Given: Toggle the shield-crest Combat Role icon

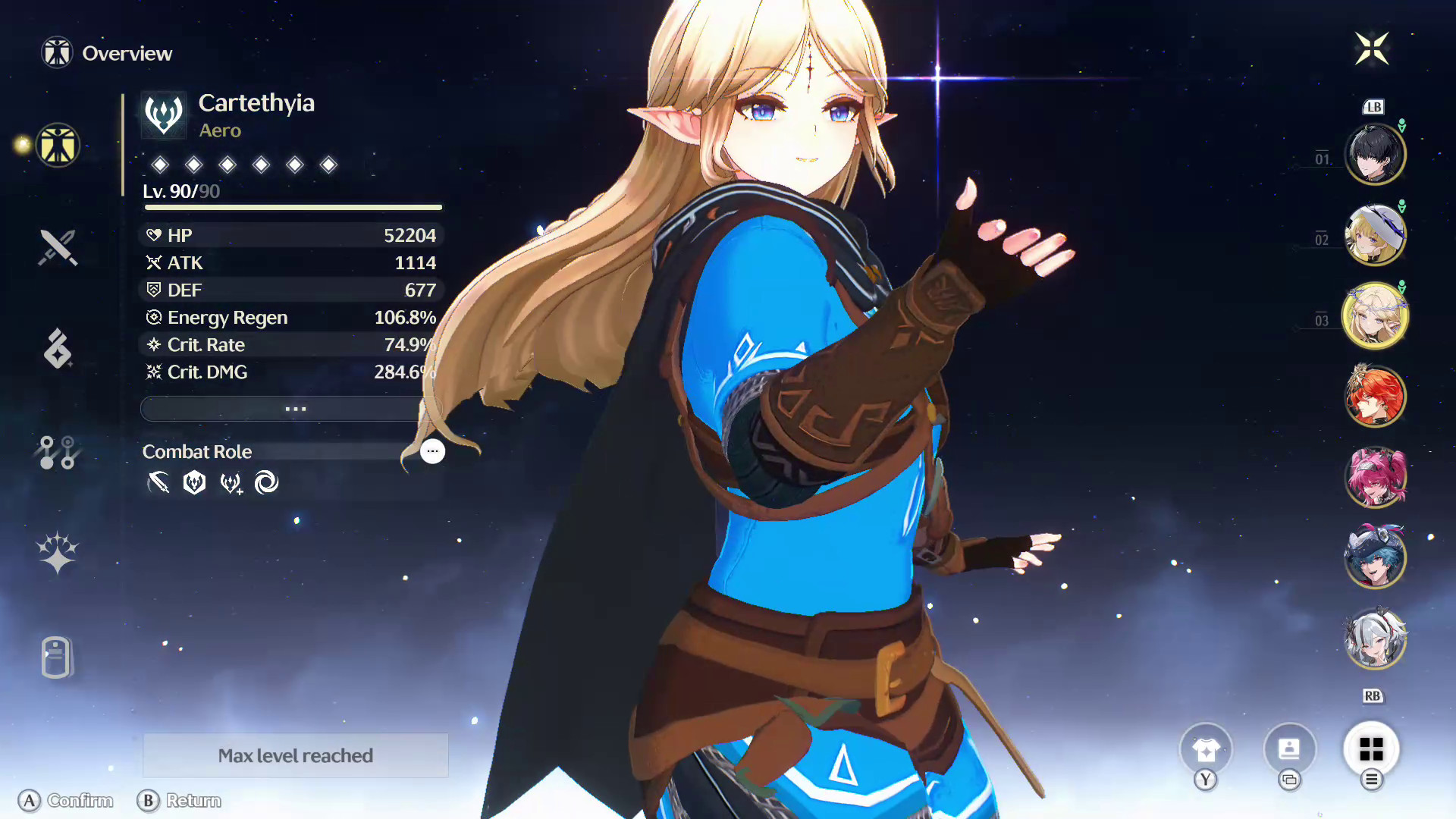Looking at the screenshot, I should click(x=195, y=482).
